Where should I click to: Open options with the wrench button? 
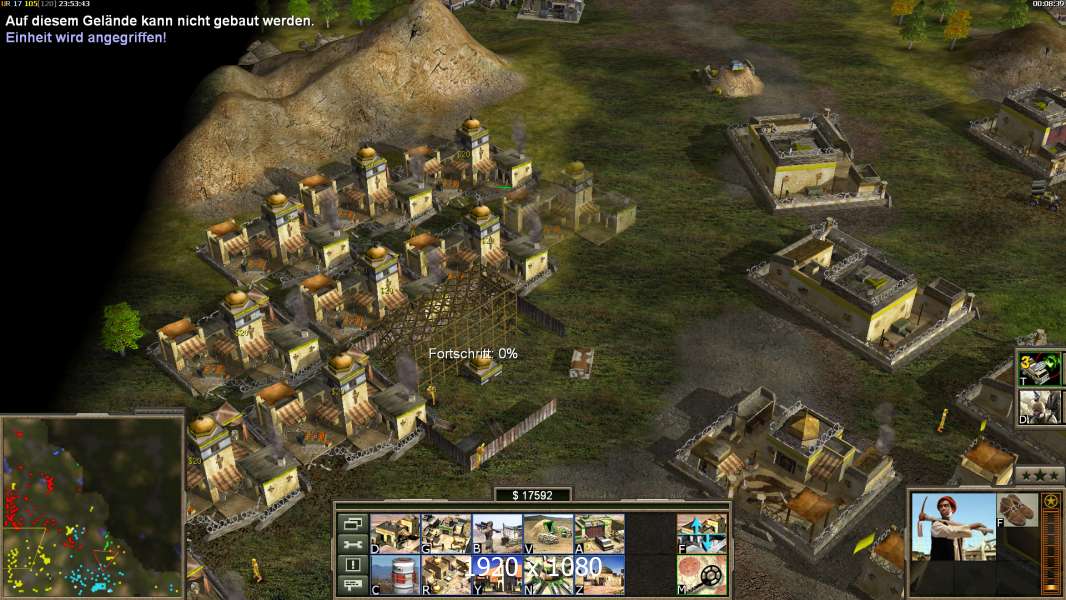point(351,544)
